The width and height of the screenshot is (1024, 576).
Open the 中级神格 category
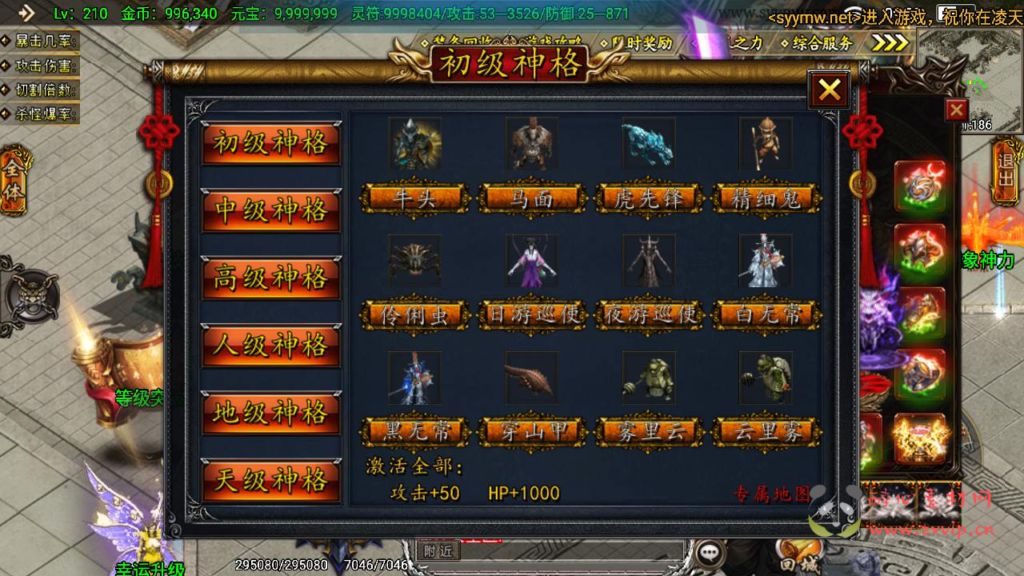click(271, 211)
